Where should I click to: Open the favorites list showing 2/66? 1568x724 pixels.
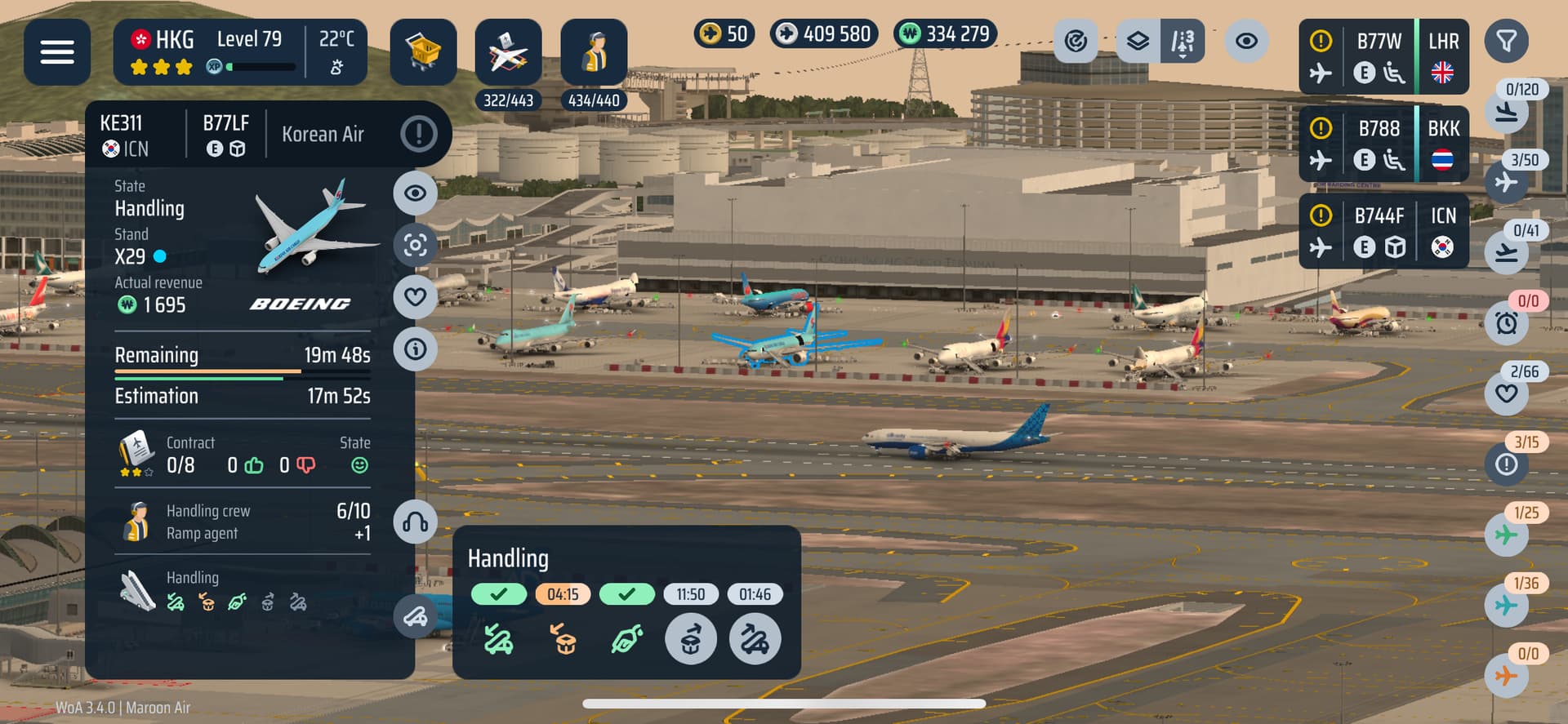1507,393
